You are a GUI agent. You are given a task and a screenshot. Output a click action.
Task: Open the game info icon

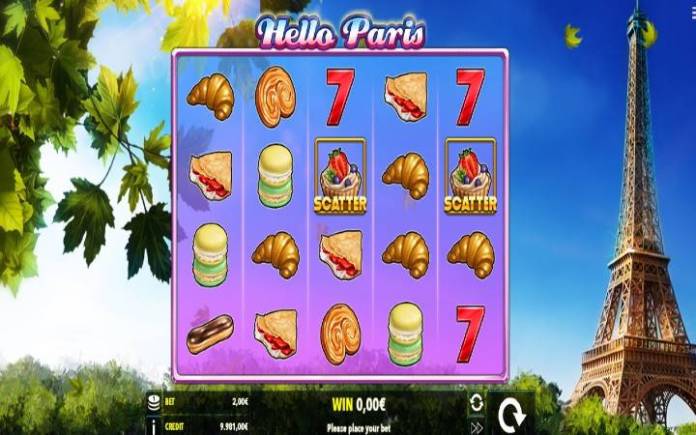pos(153,425)
